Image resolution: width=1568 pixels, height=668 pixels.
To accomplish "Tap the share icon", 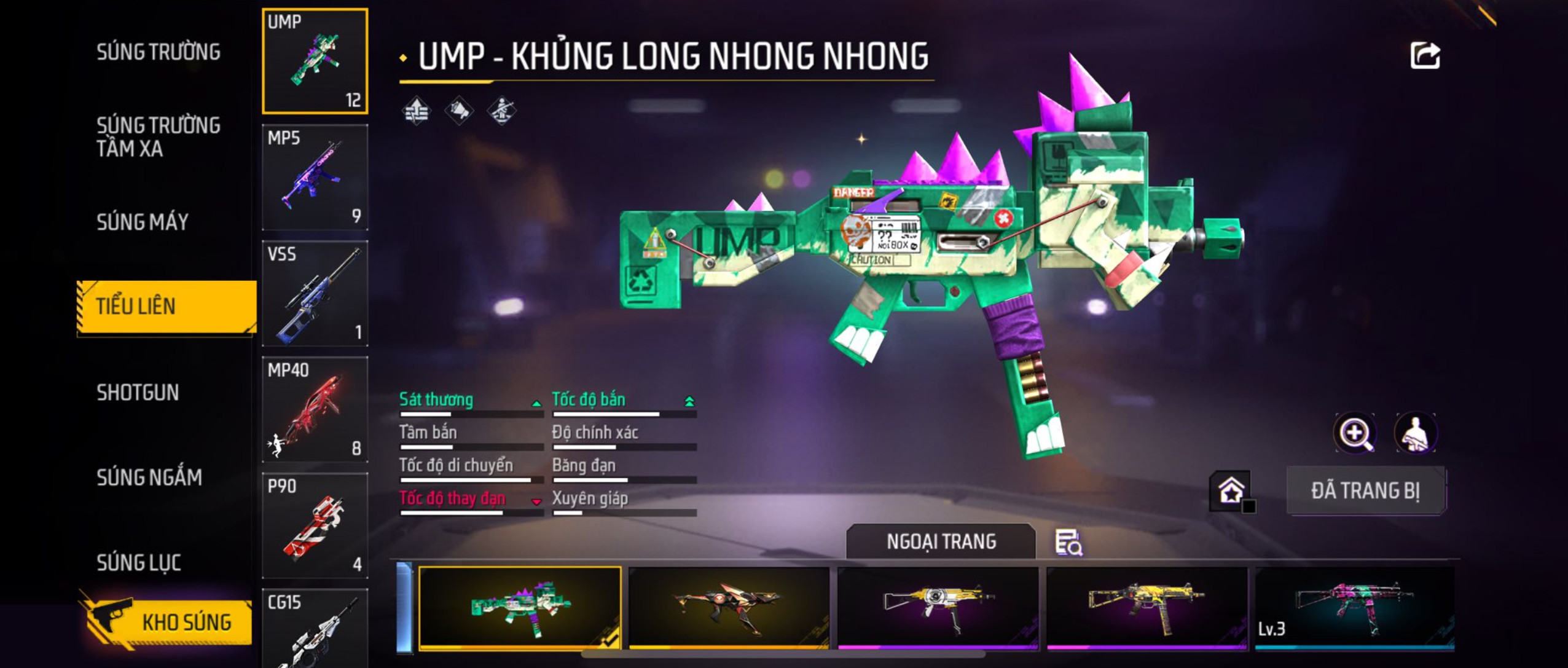I will (1424, 56).
